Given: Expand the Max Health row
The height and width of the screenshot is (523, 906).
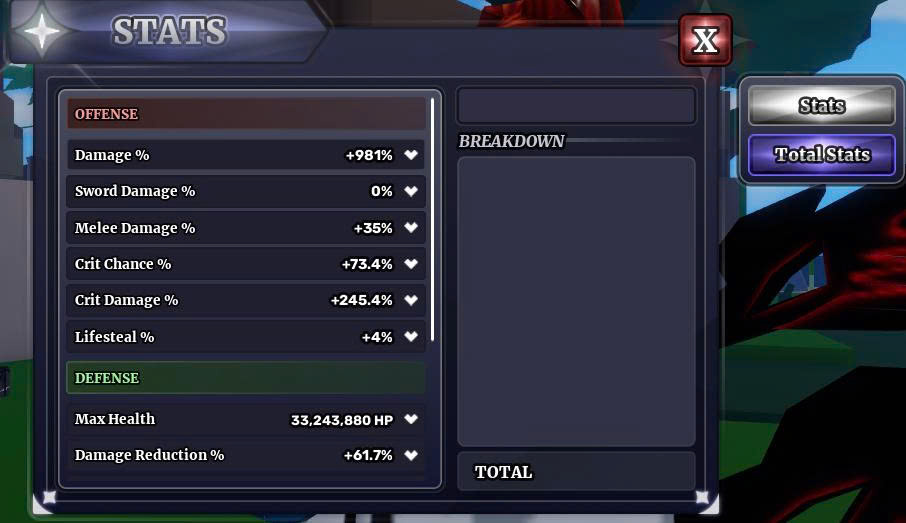Looking at the screenshot, I should pos(411,420).
